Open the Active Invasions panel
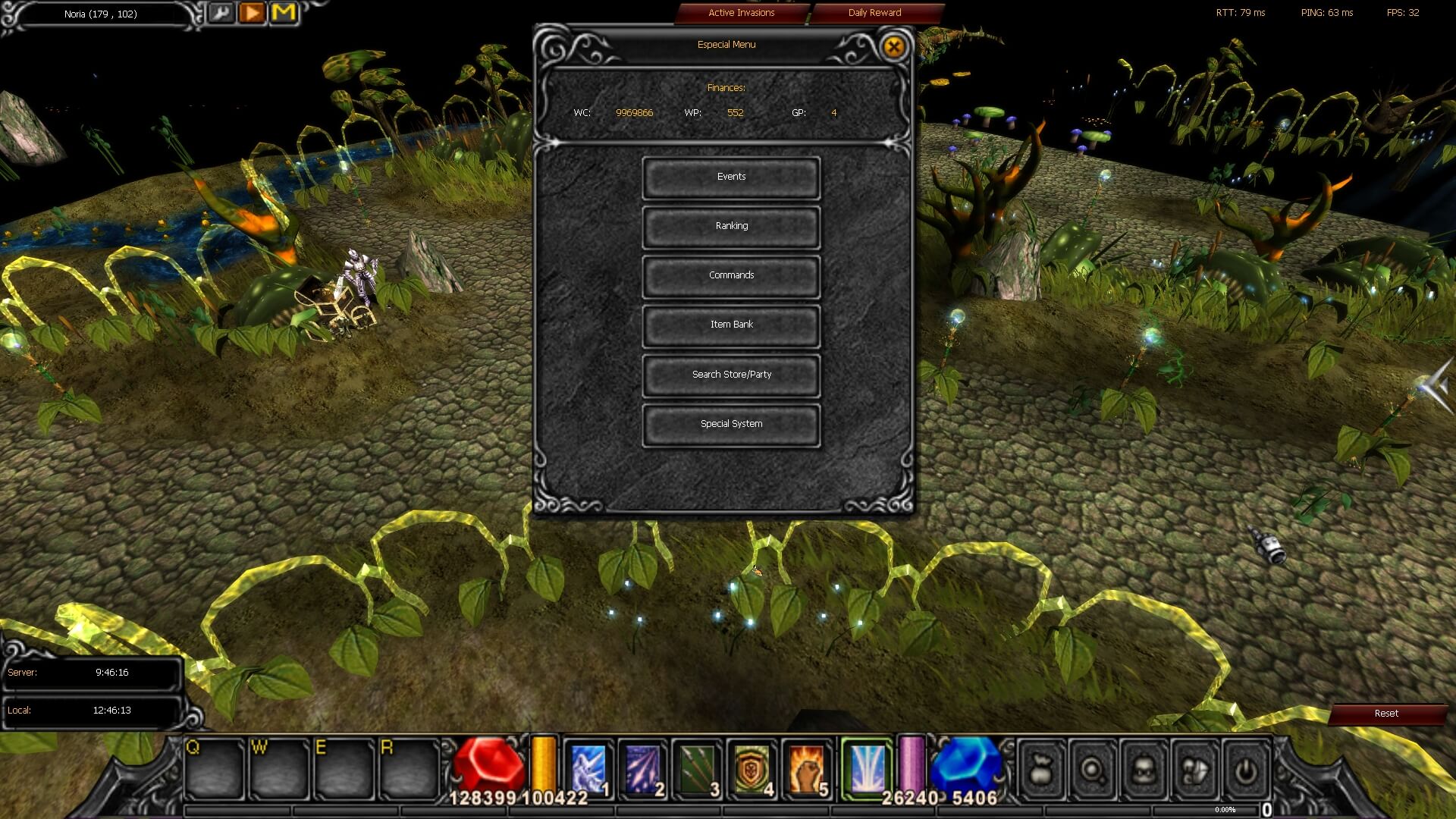1456x819 pixels. point(741,13)
